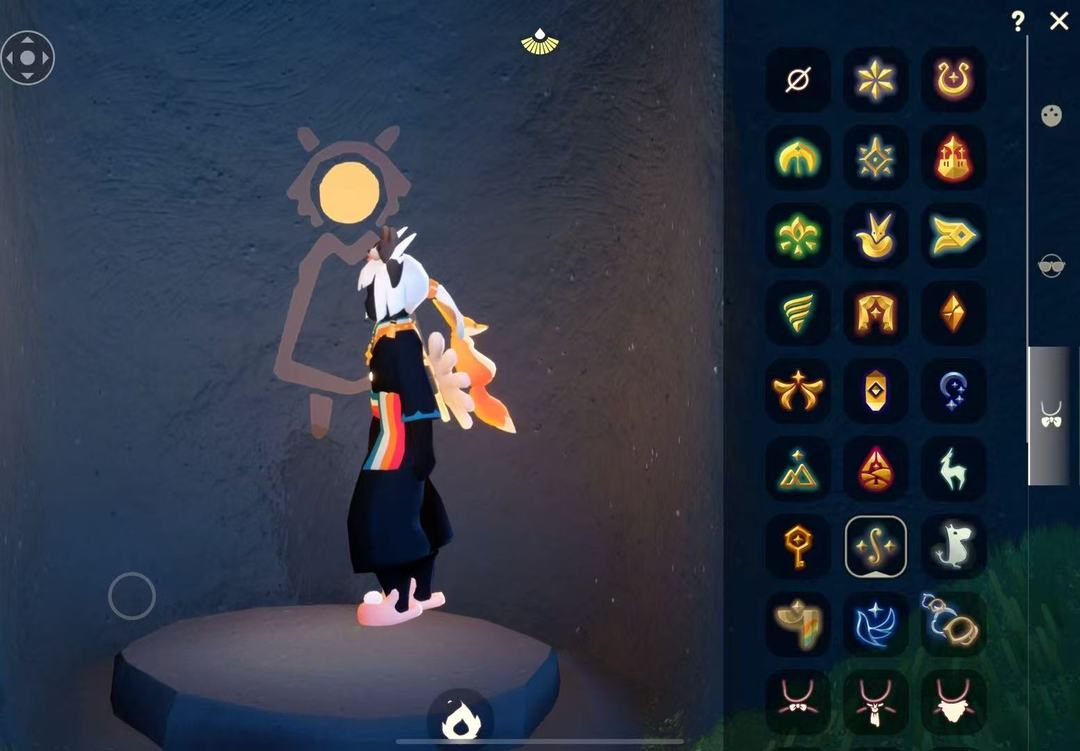Screen dimensions: 1080x751
Task: Select the empty 'none' pendant slot
Action: (798, 79)
